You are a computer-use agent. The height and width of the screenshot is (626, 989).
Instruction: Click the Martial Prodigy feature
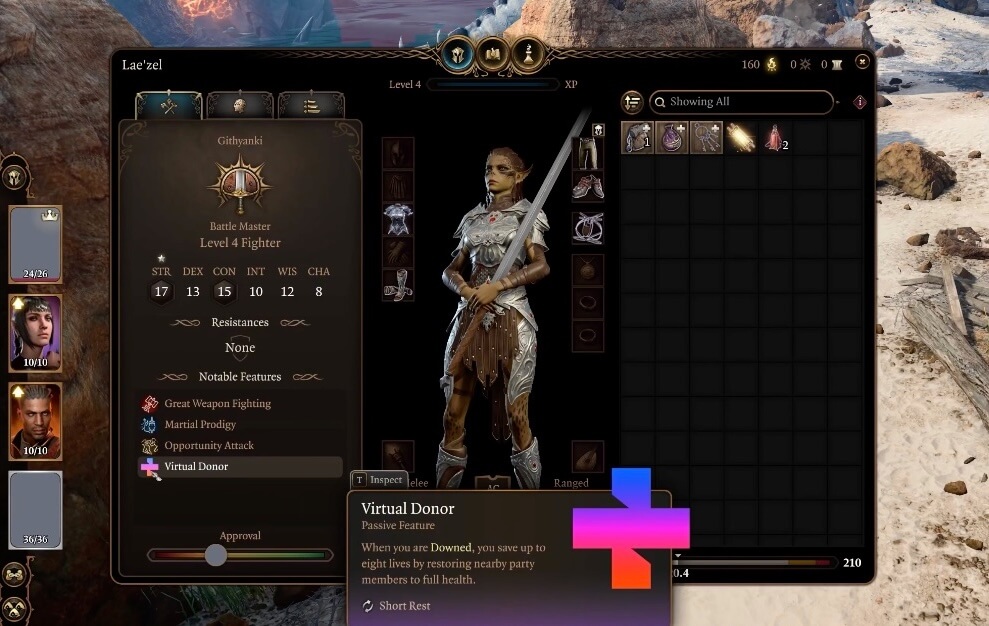click(200, 425)
